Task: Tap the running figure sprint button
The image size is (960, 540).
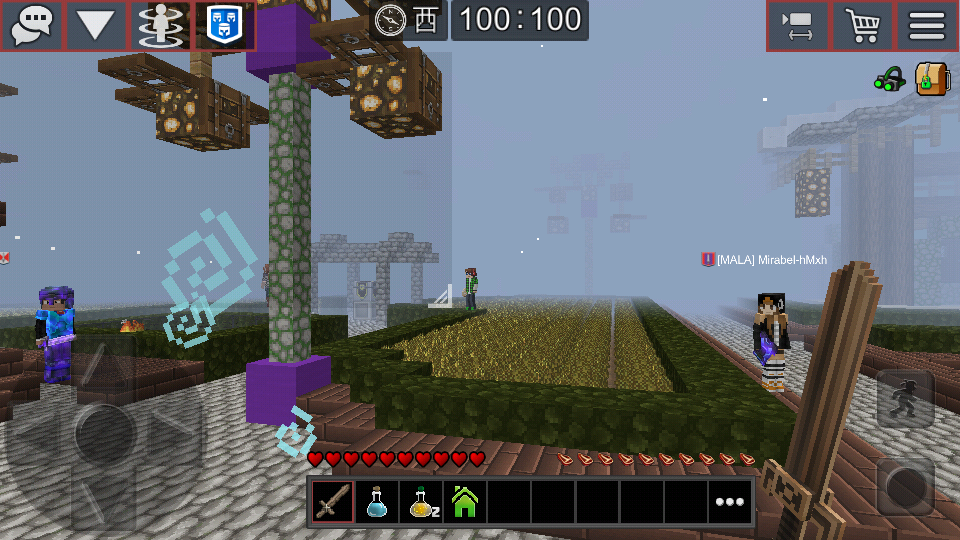Action: pyautogui.click(x=905, y=398)
